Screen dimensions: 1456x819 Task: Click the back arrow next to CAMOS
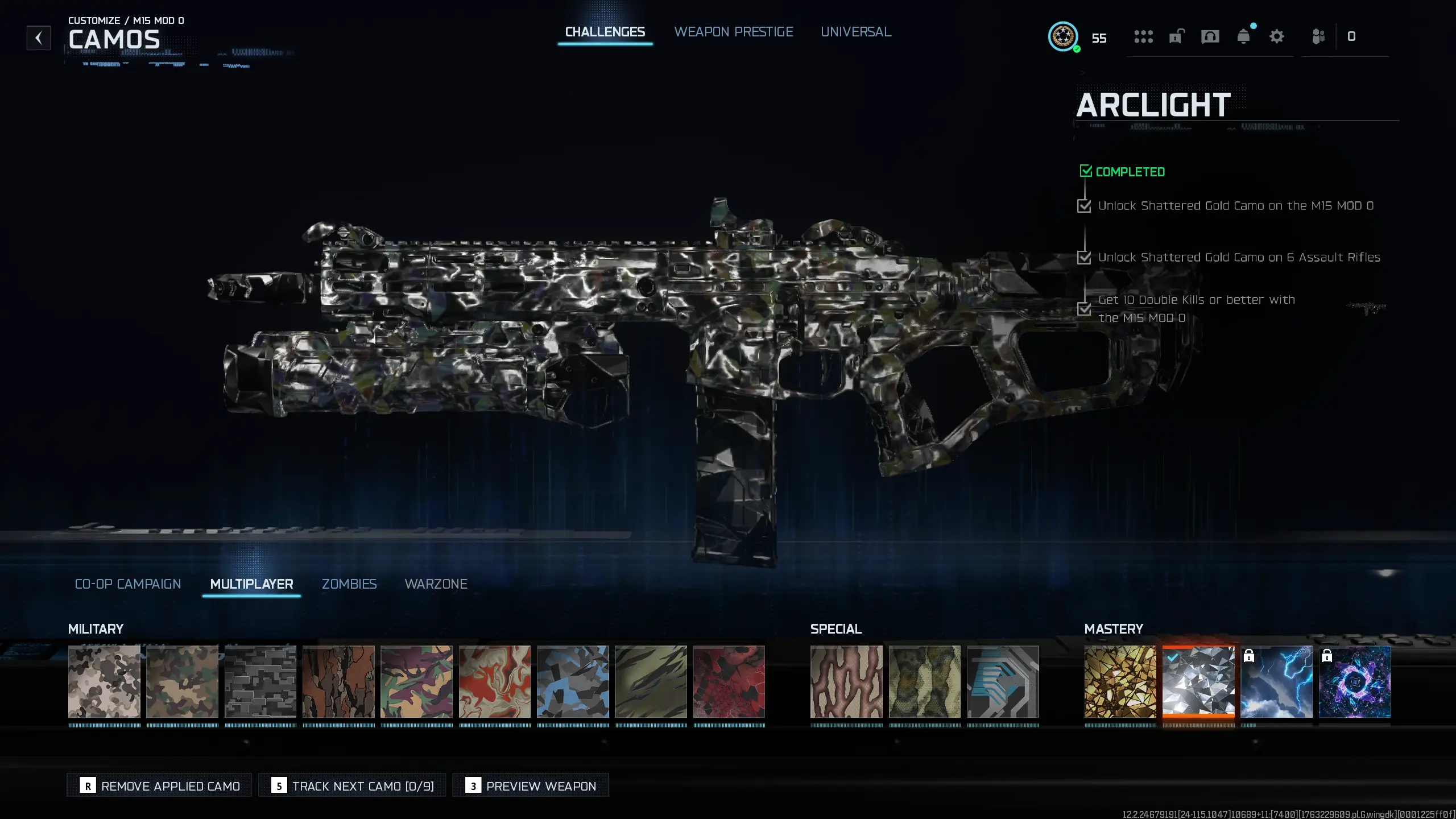38,38
